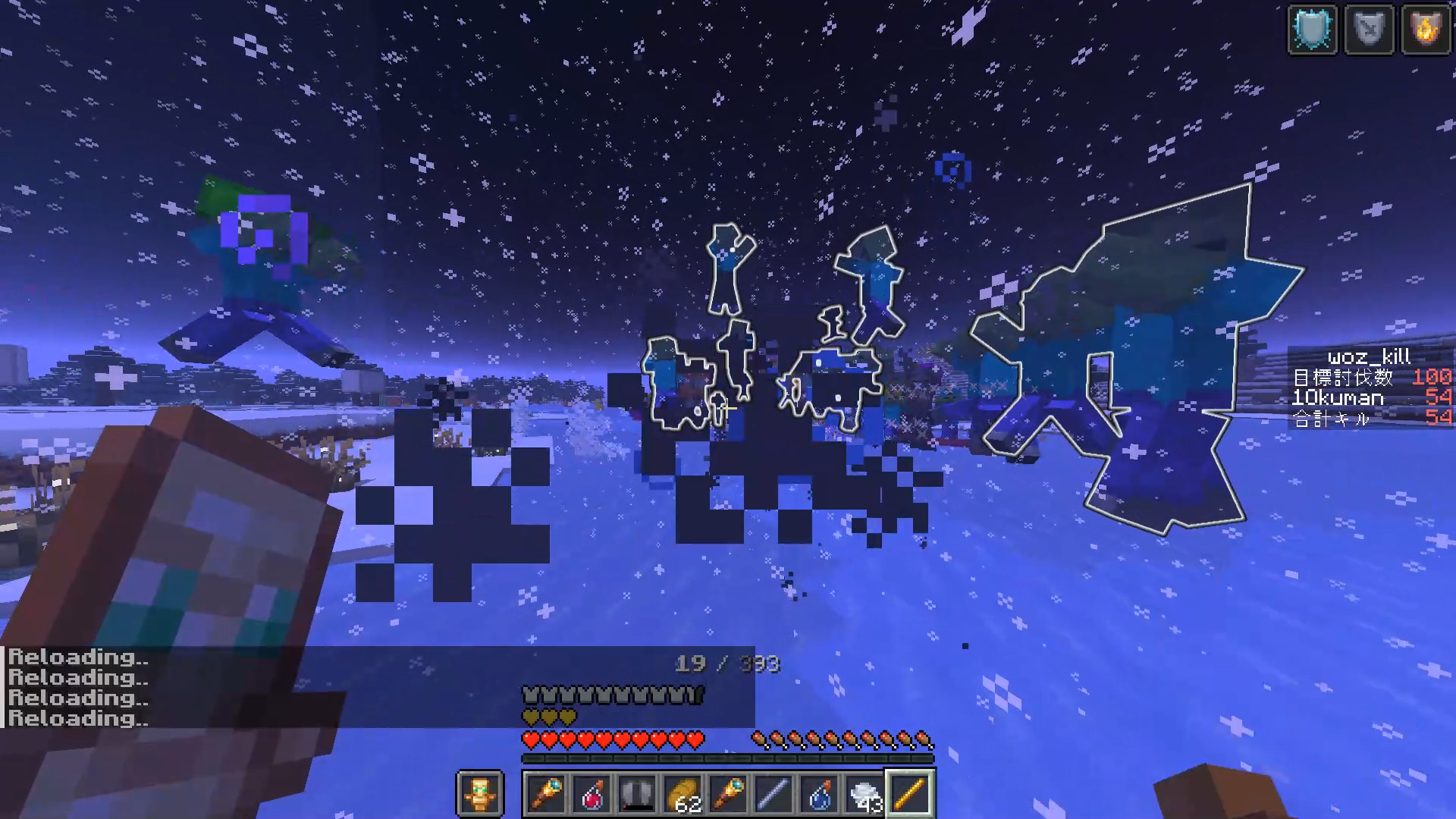Image resolution: width=1456 pixels, height=819 pixels.
Task: Click the fire resistance status effect icon
Action: [x=1426, y=30]
